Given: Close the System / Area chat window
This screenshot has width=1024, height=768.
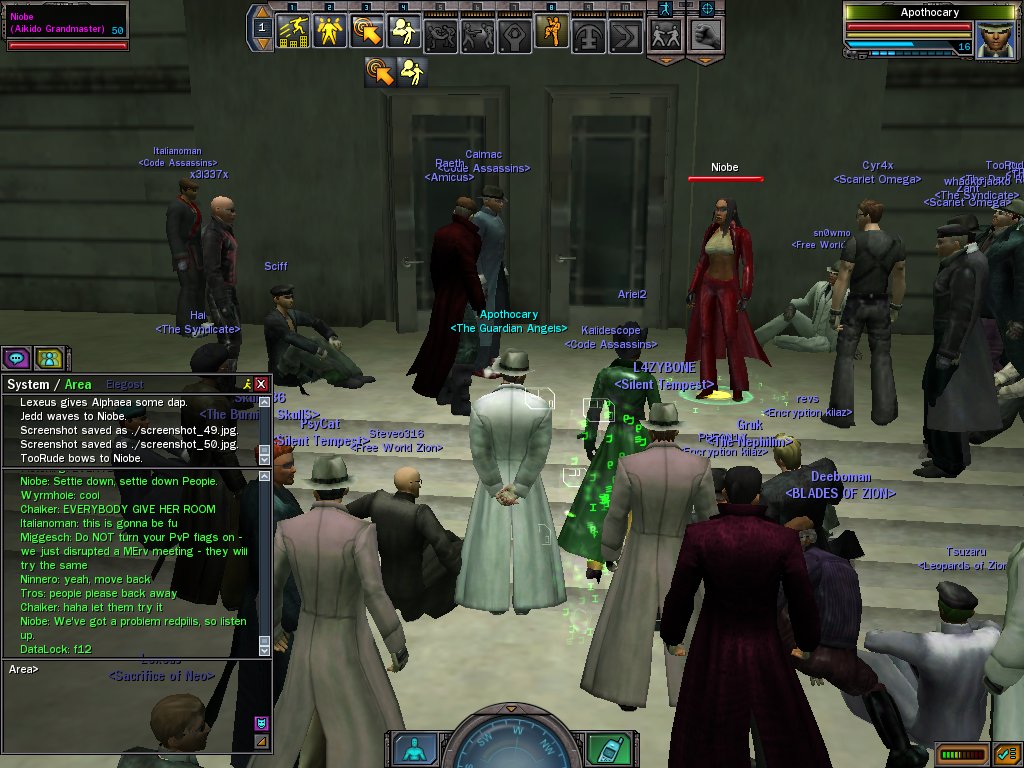Looking at the screenshot, I should (x=261, y=384).
